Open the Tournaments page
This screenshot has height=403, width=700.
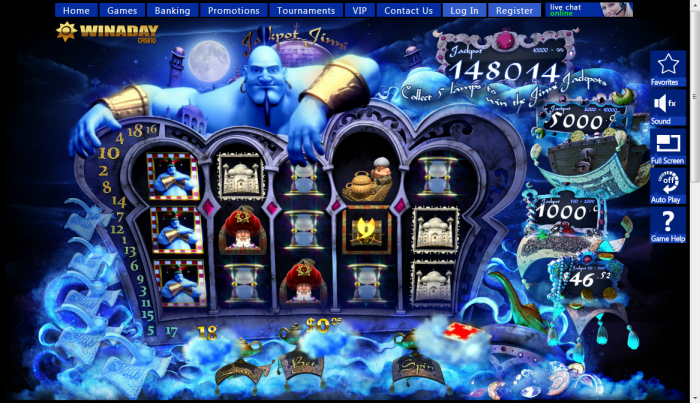306,10
